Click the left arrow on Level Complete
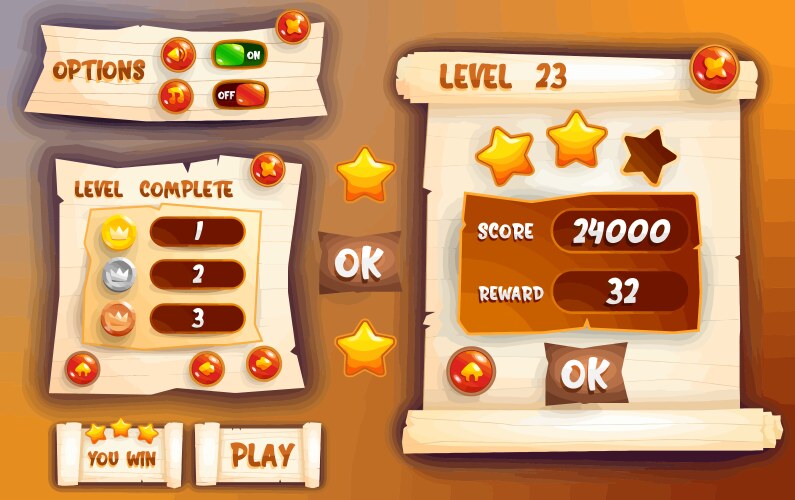 [x=207, y=368]
